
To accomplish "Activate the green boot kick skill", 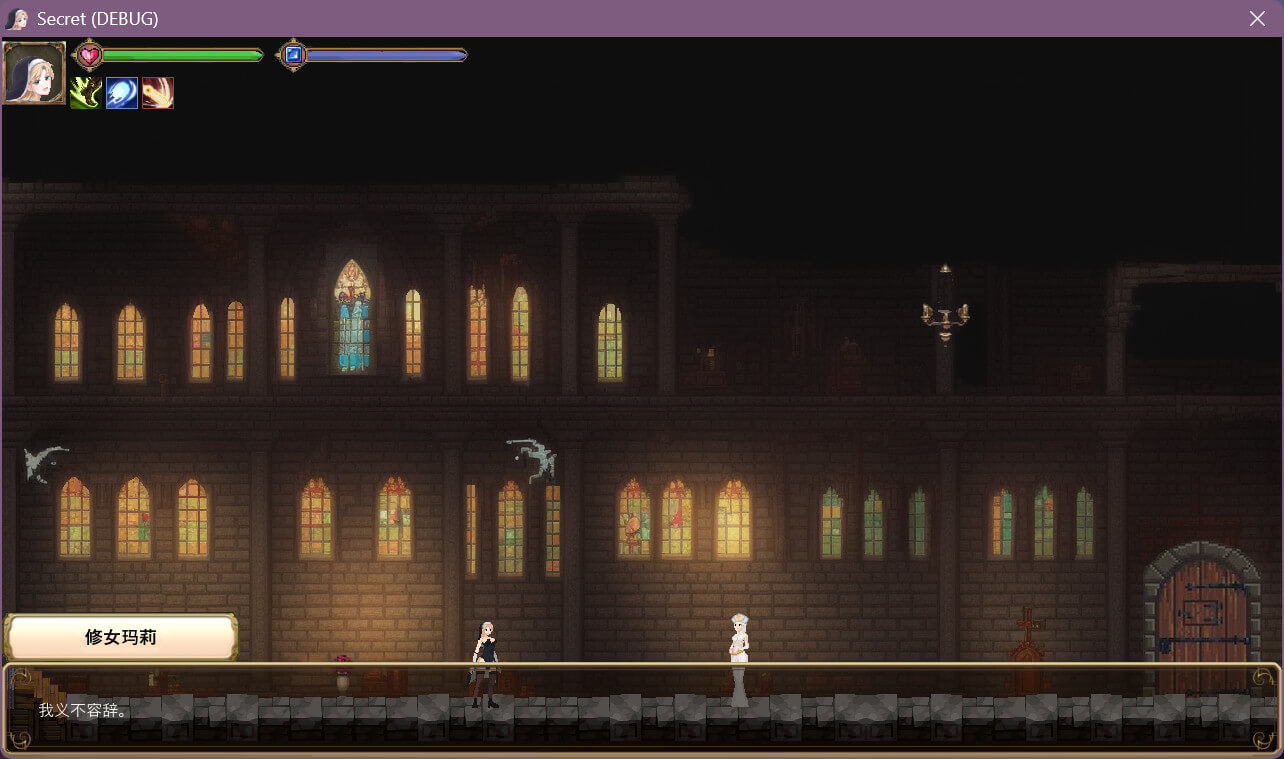I will (85, 93).
